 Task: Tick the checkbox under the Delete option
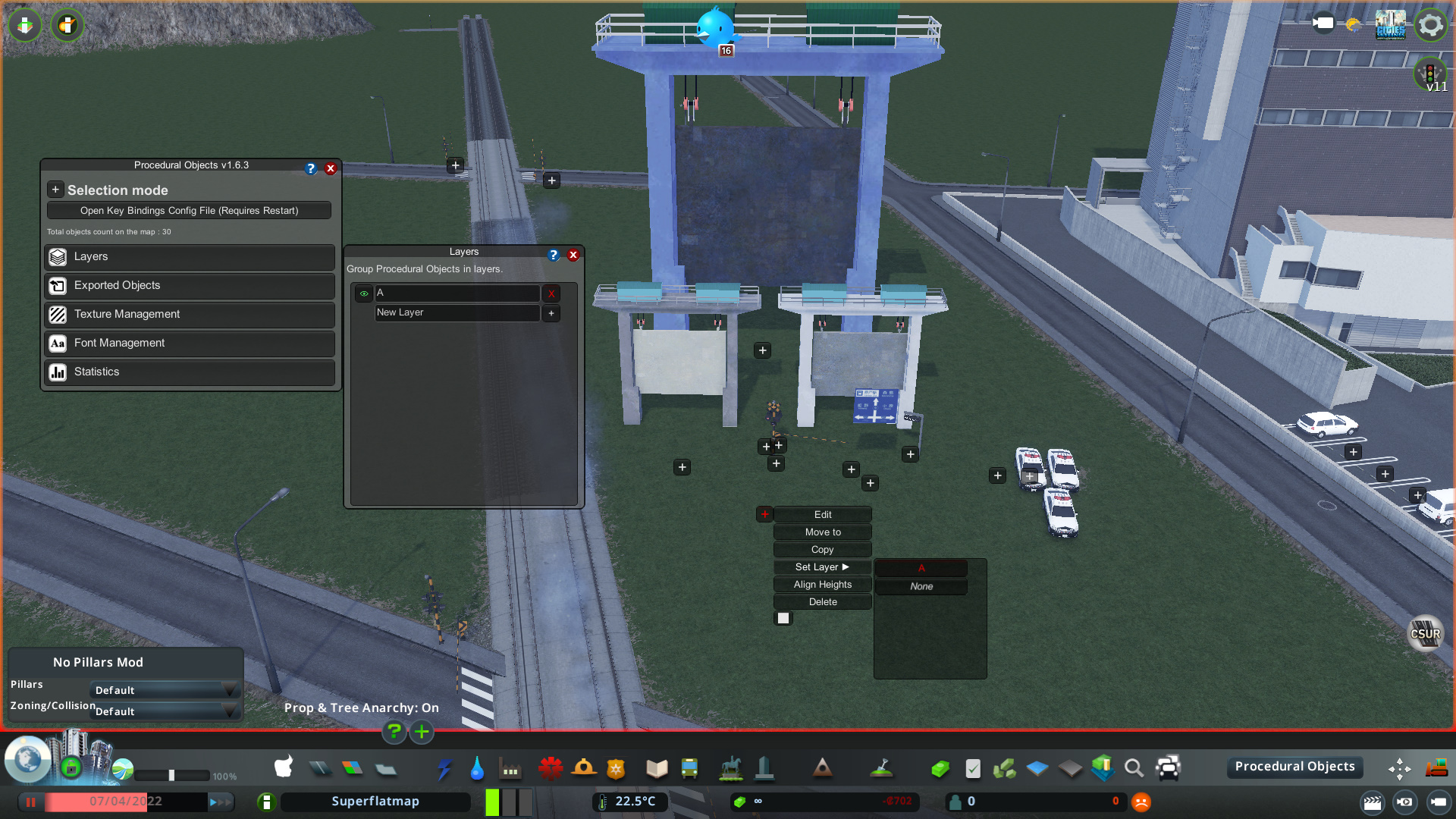783,617
